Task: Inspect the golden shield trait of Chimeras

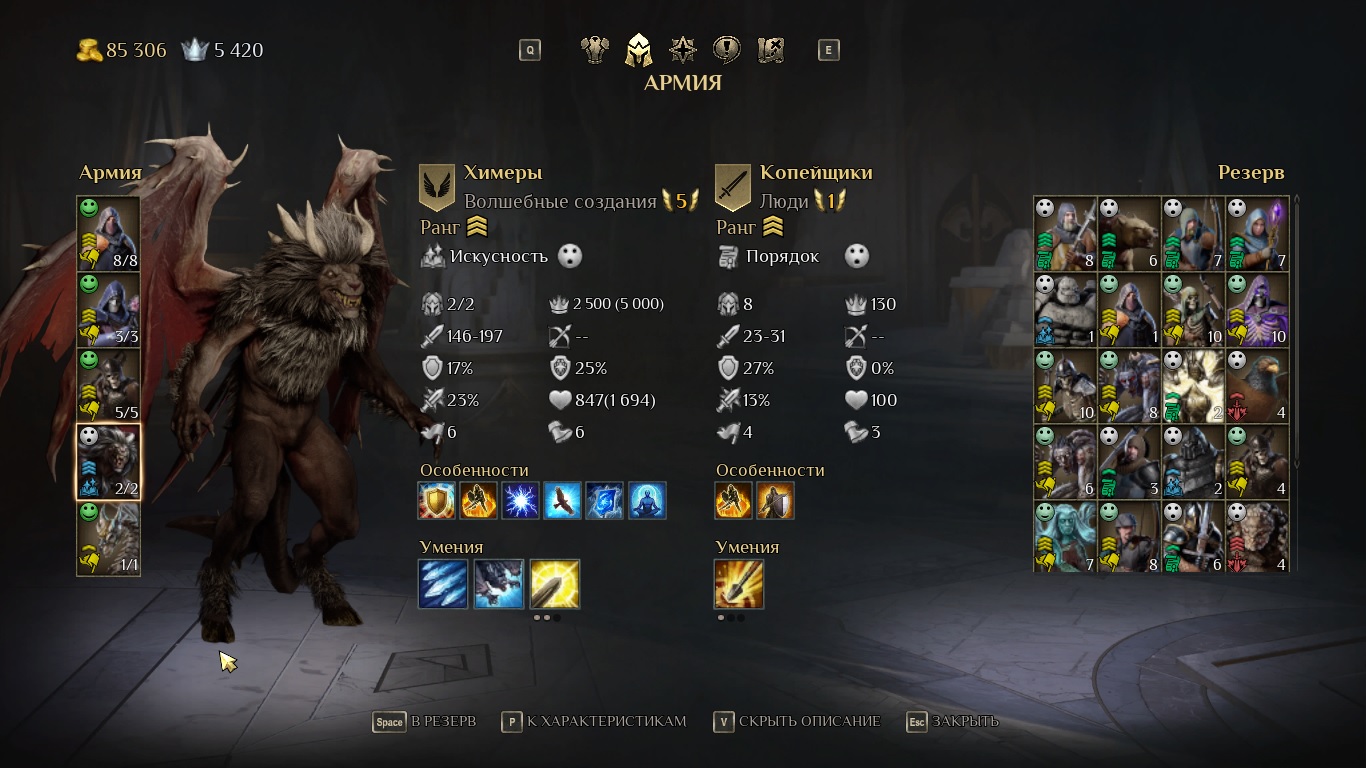Action: [x=437, y=501]
